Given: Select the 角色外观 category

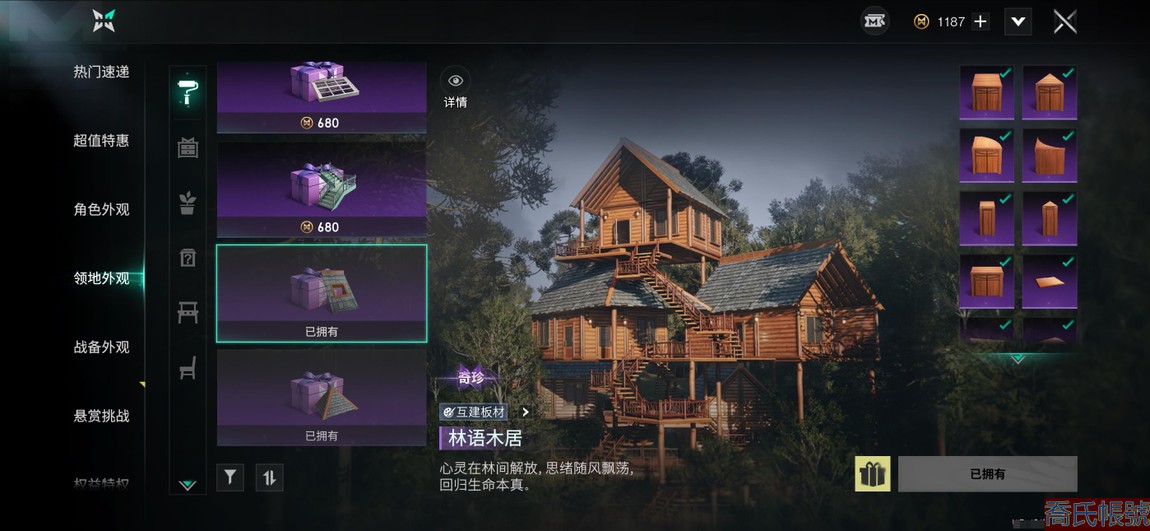Looking at the screenshot, I should pyautogui.click(x=101, y=210).
